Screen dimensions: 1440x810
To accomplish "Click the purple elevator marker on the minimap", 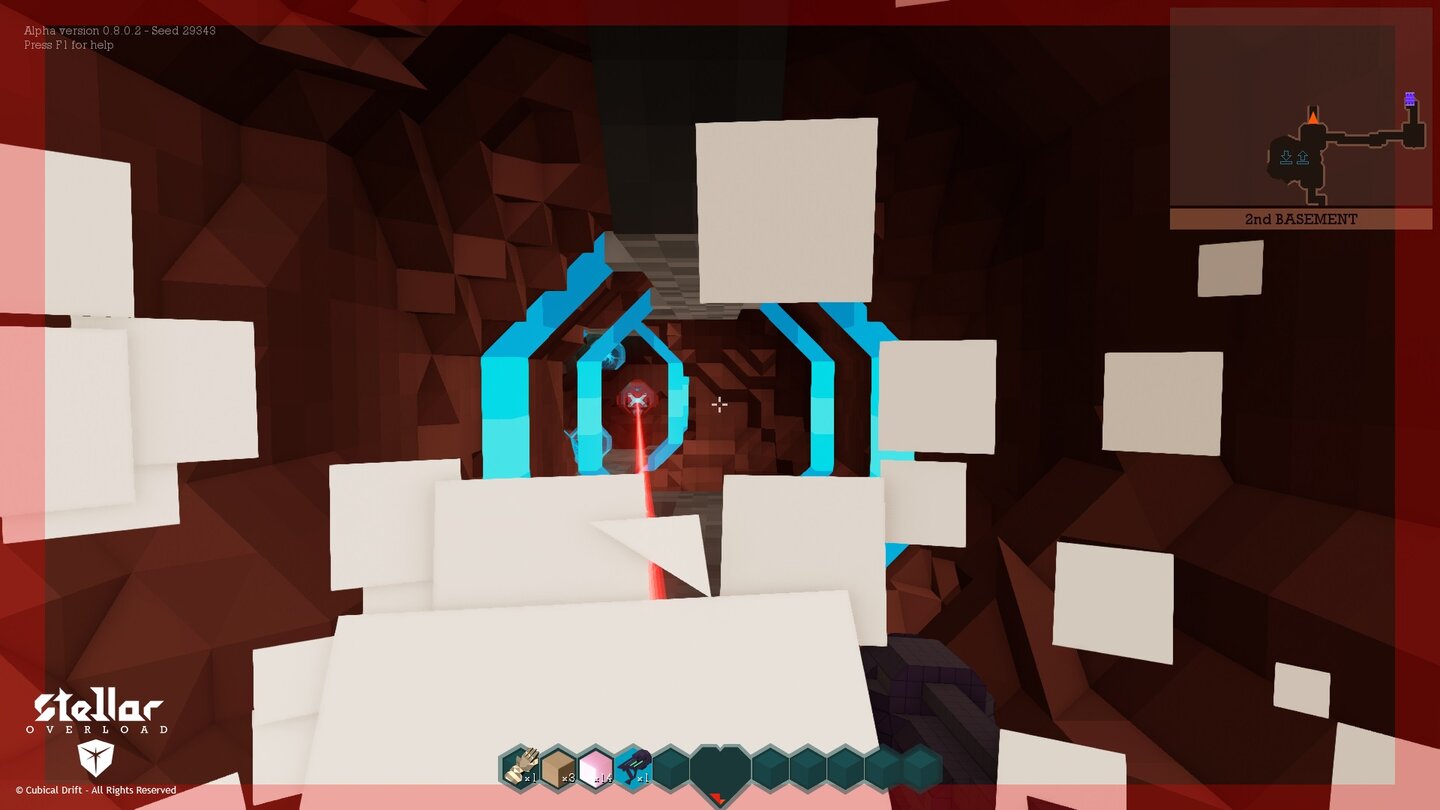I will pyautogui.click(x=1410, y=99).
